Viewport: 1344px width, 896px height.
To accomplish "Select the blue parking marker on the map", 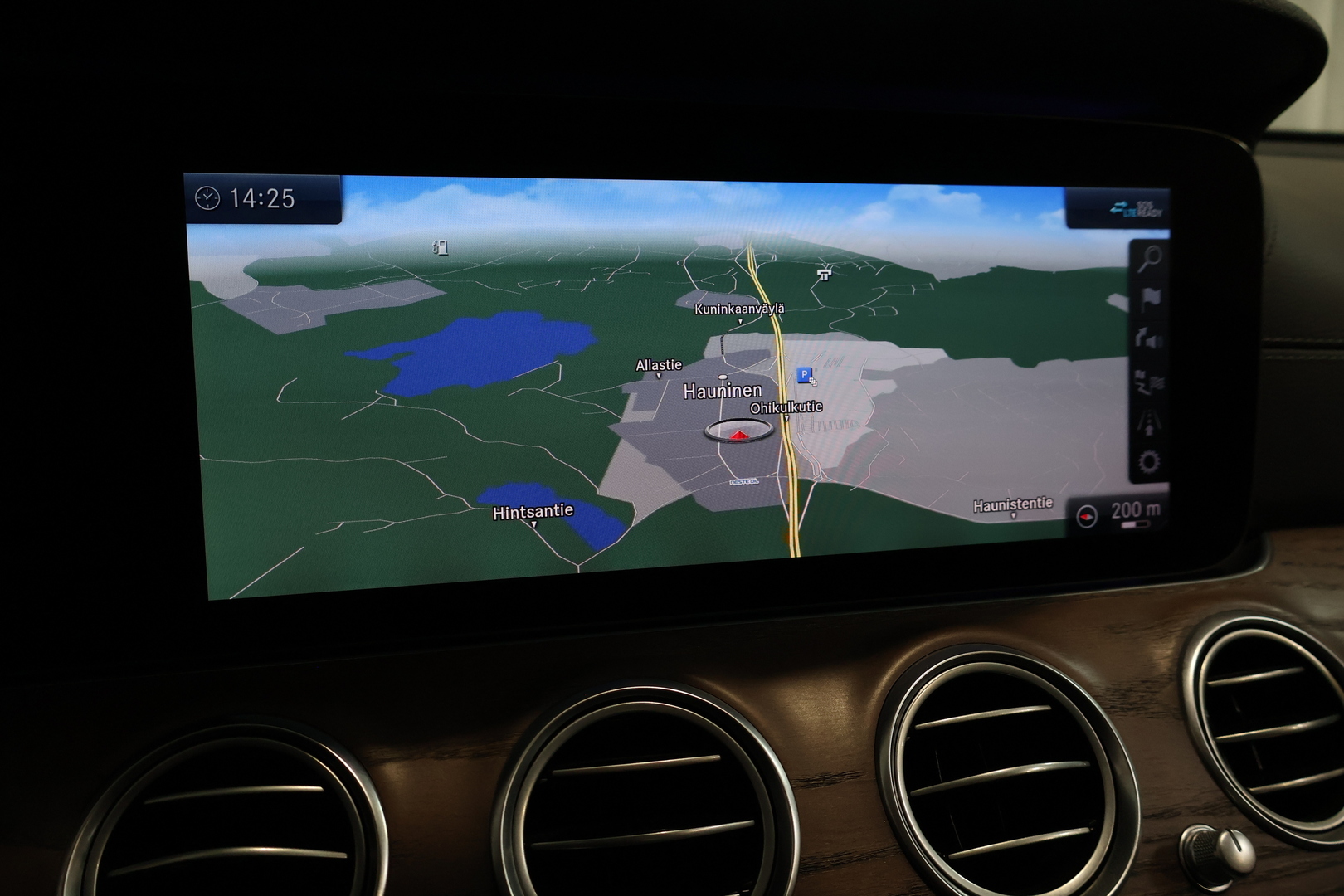I will (x=804, y=375).
